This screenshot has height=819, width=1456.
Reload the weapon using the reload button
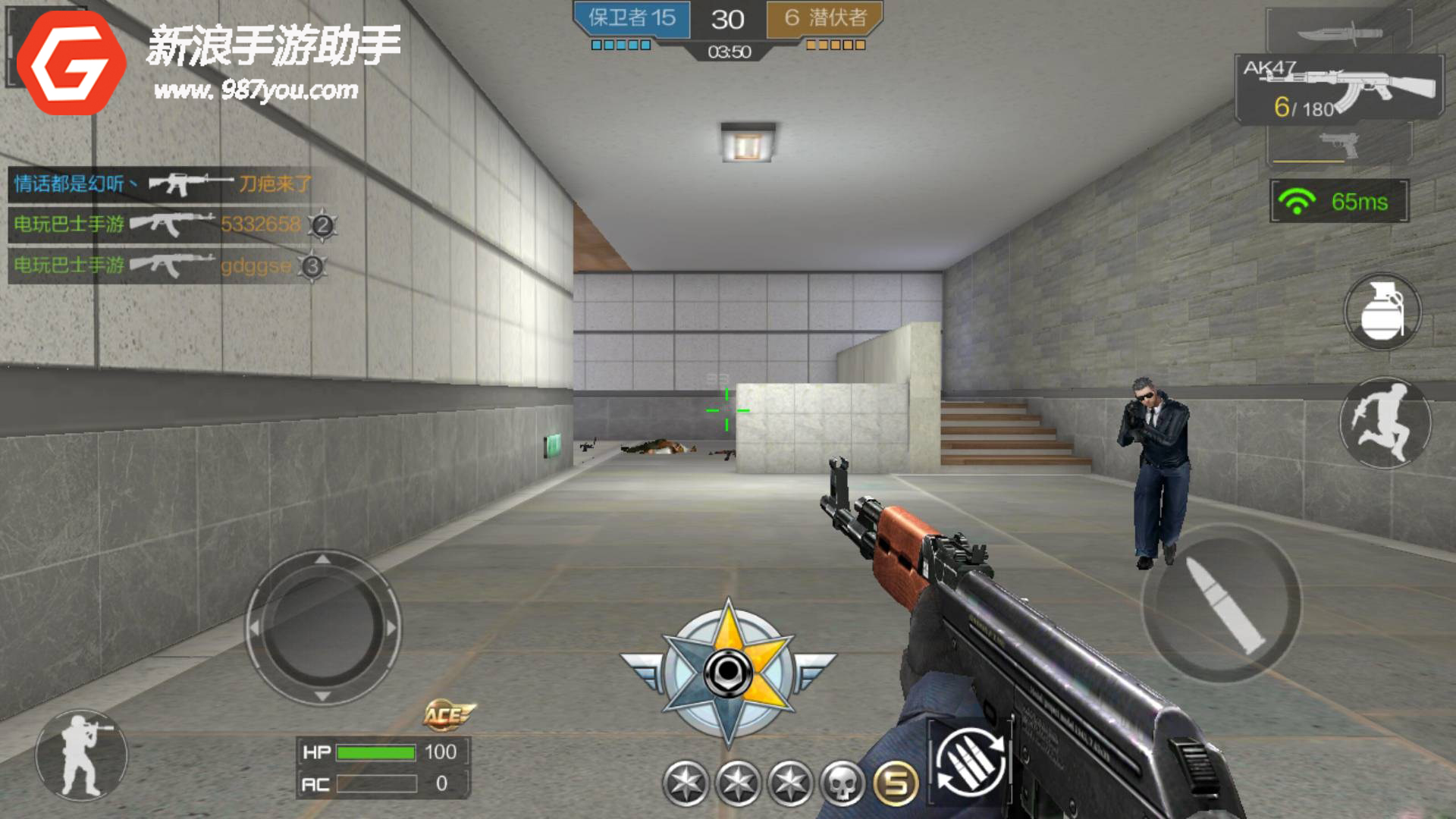[x=970, y=762]
